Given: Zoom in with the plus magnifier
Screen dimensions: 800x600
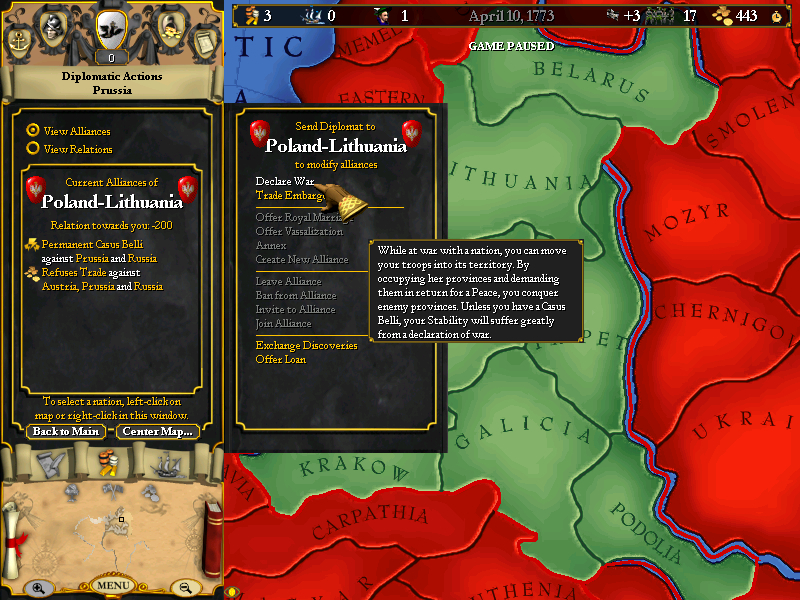Looking at the screenshot, I should point(39,588).
